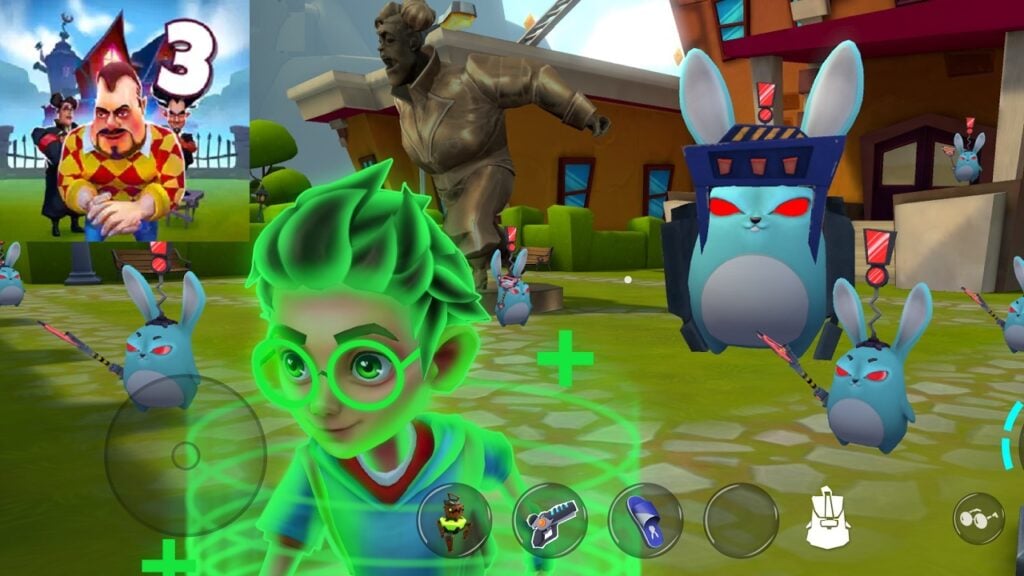Touch the virtual movement joystick
The width and height of the screenshot is (1024, 576).
(x=185, y=456)
